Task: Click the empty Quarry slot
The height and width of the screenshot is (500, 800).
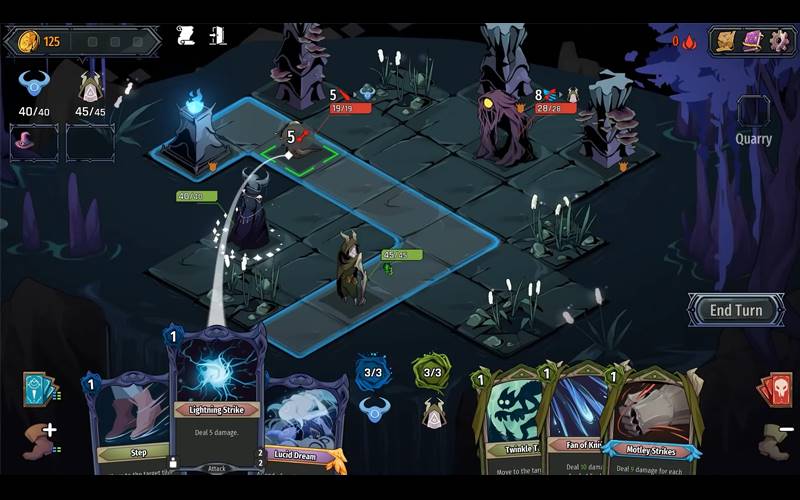Action: click(753, 111)
